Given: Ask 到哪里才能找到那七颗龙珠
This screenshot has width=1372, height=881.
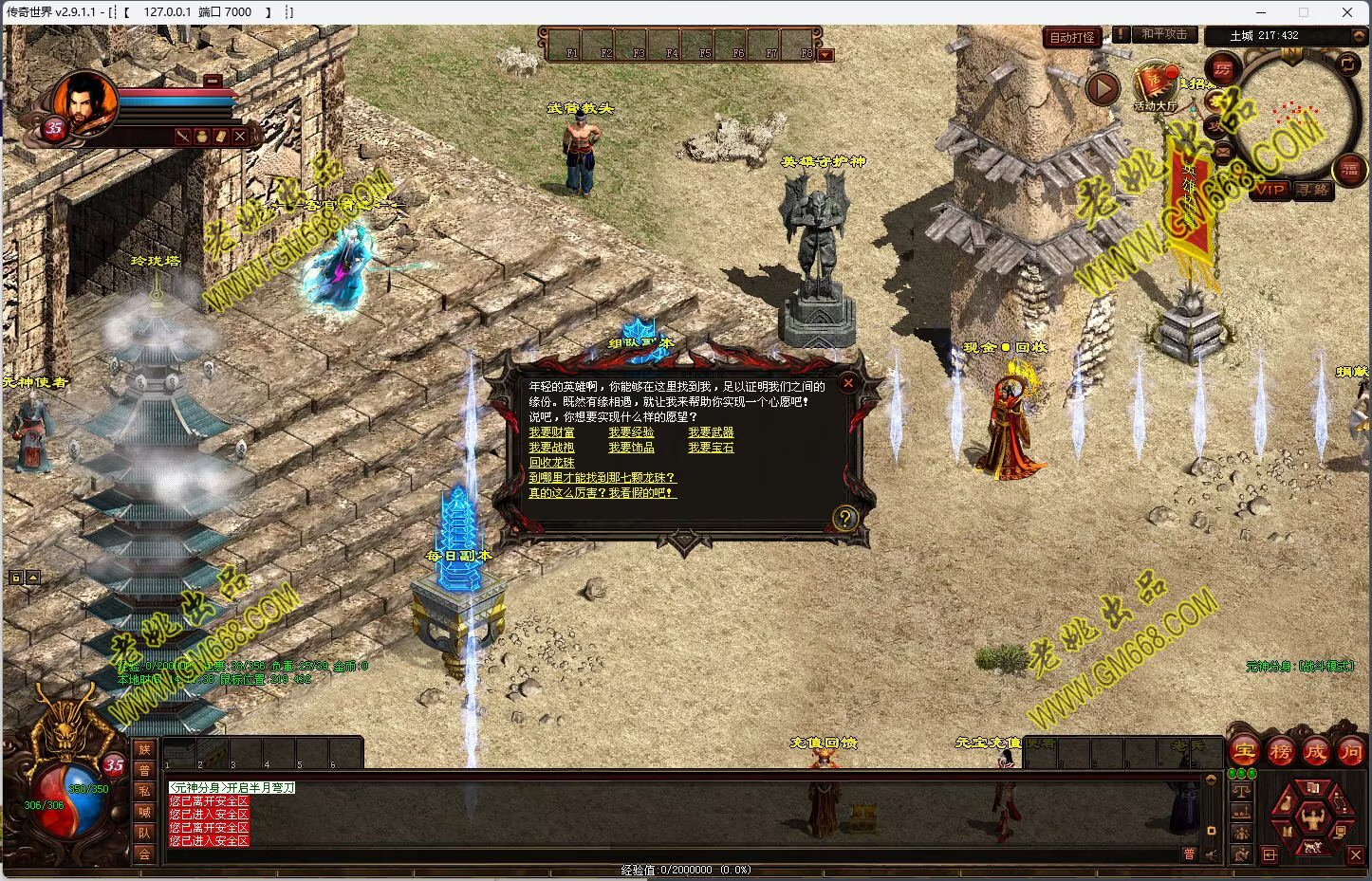Looking at the screenshot, I should [602, 478].
